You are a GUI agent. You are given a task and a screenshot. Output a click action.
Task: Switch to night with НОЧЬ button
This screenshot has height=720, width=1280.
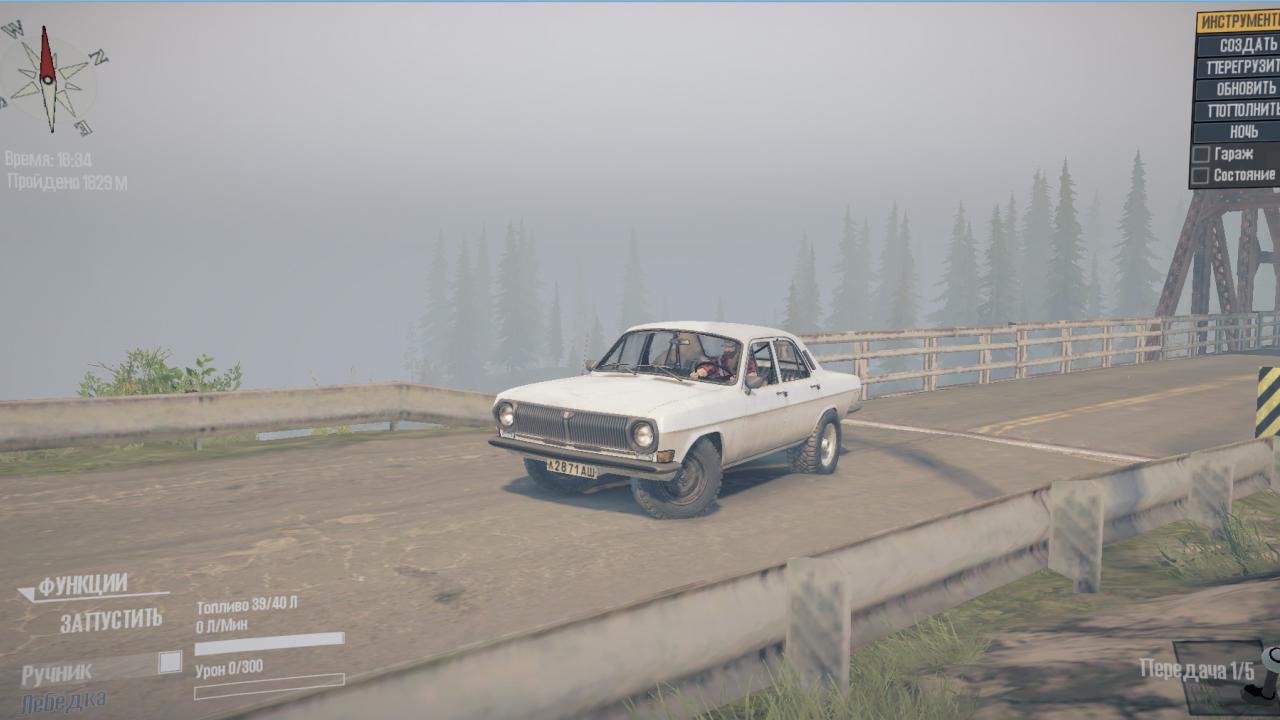click(x=1240, y=131)
